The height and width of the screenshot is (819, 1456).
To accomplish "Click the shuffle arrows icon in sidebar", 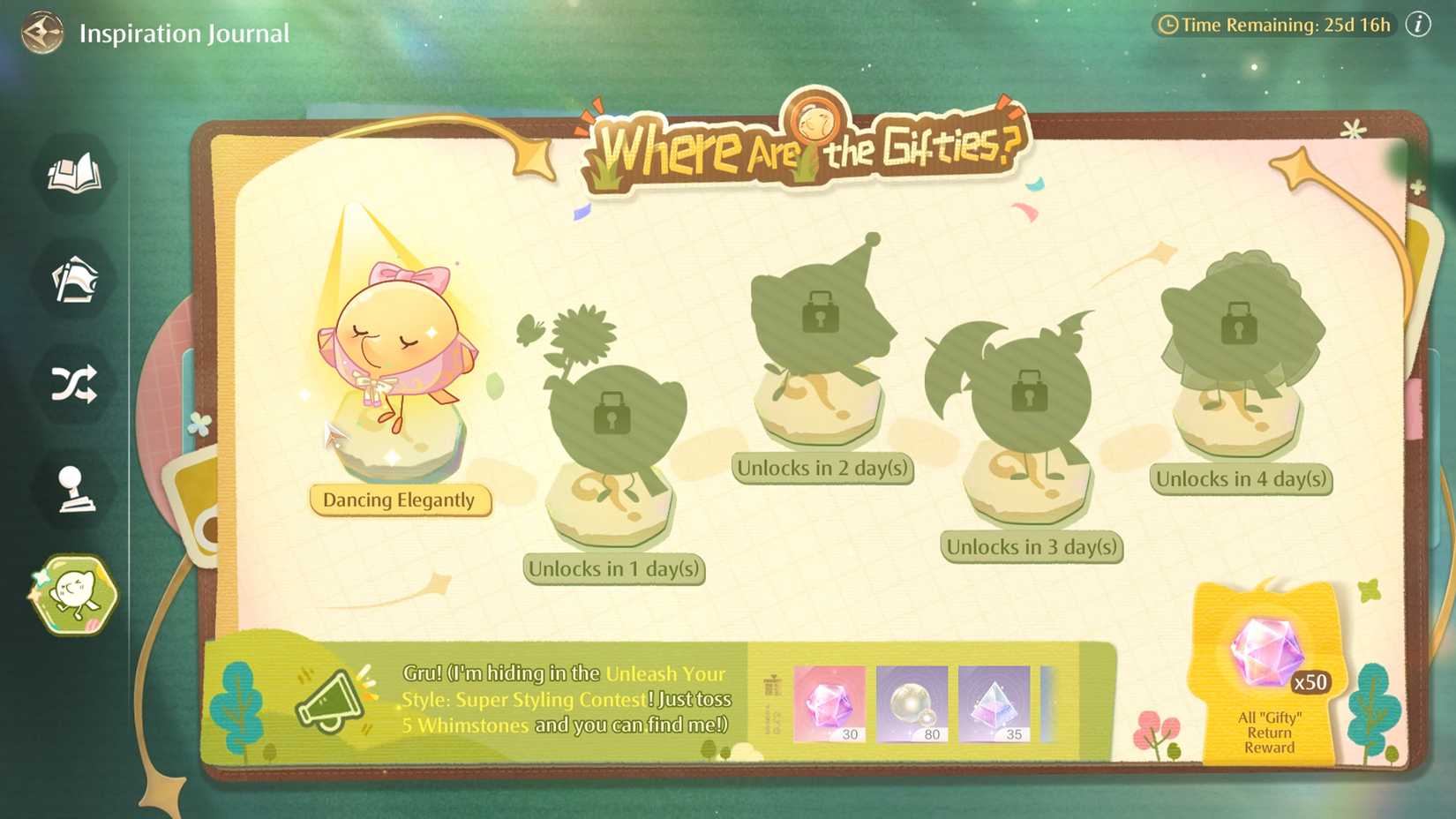I will pos(74,384).
